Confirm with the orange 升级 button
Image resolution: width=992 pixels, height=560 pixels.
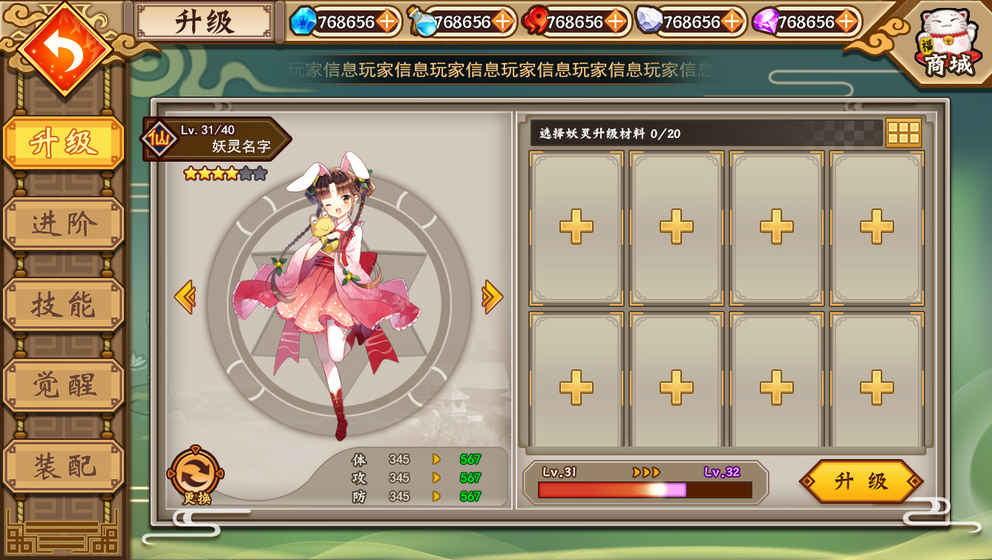point(861,481)
